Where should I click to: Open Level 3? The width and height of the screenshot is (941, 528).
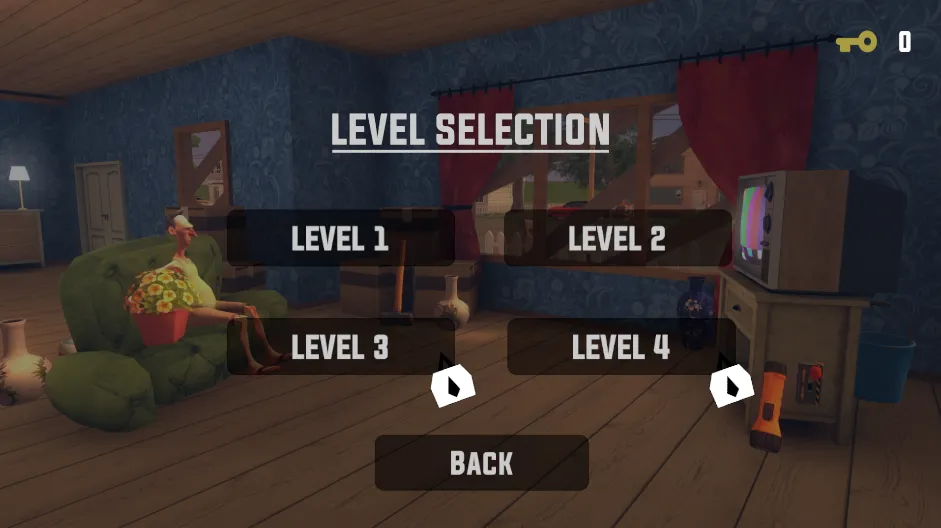coord(340,347)
